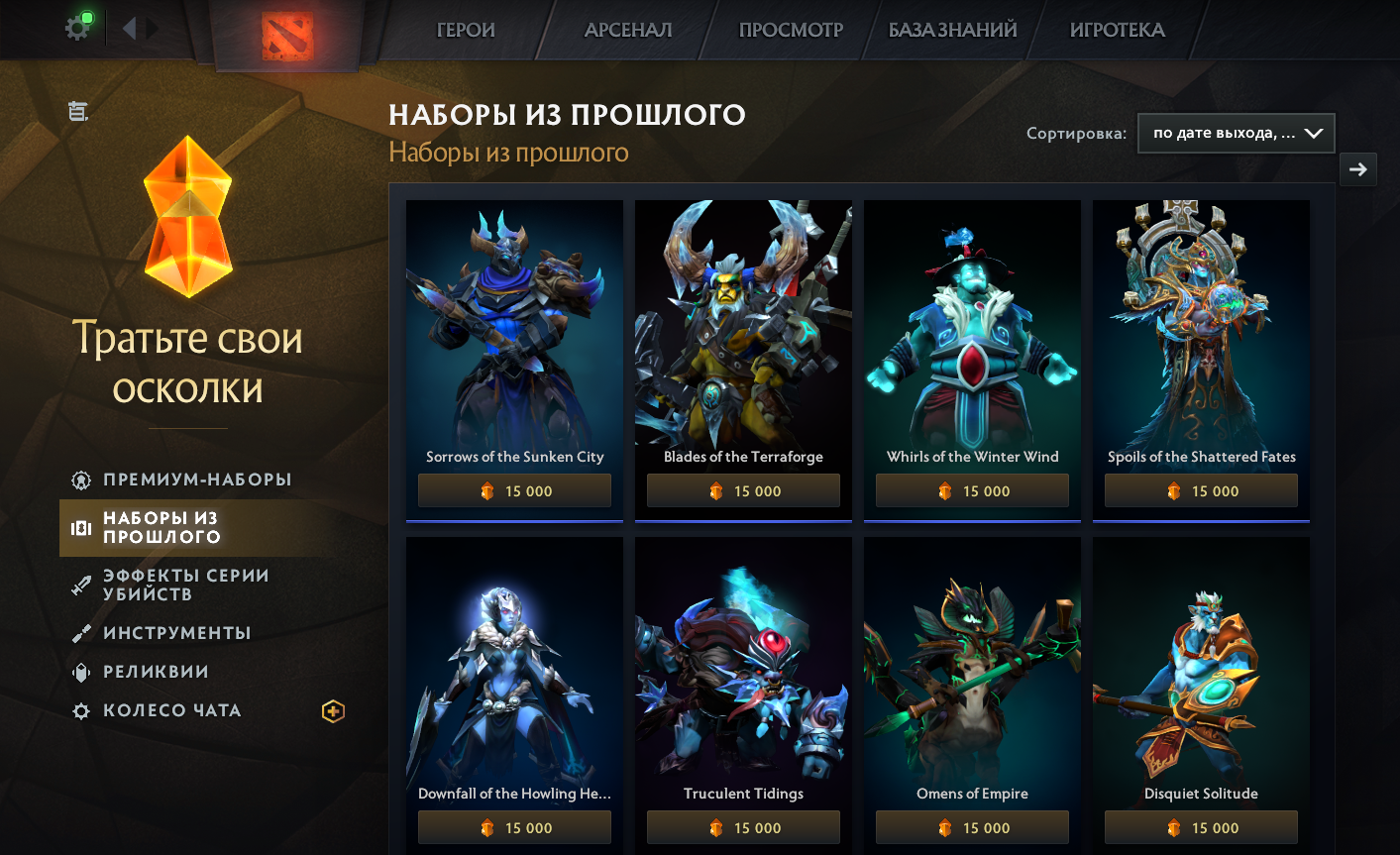1400x855 pixels.
Task: Show the РЕЛИКВИИ category
Action: tap(156, 672)
